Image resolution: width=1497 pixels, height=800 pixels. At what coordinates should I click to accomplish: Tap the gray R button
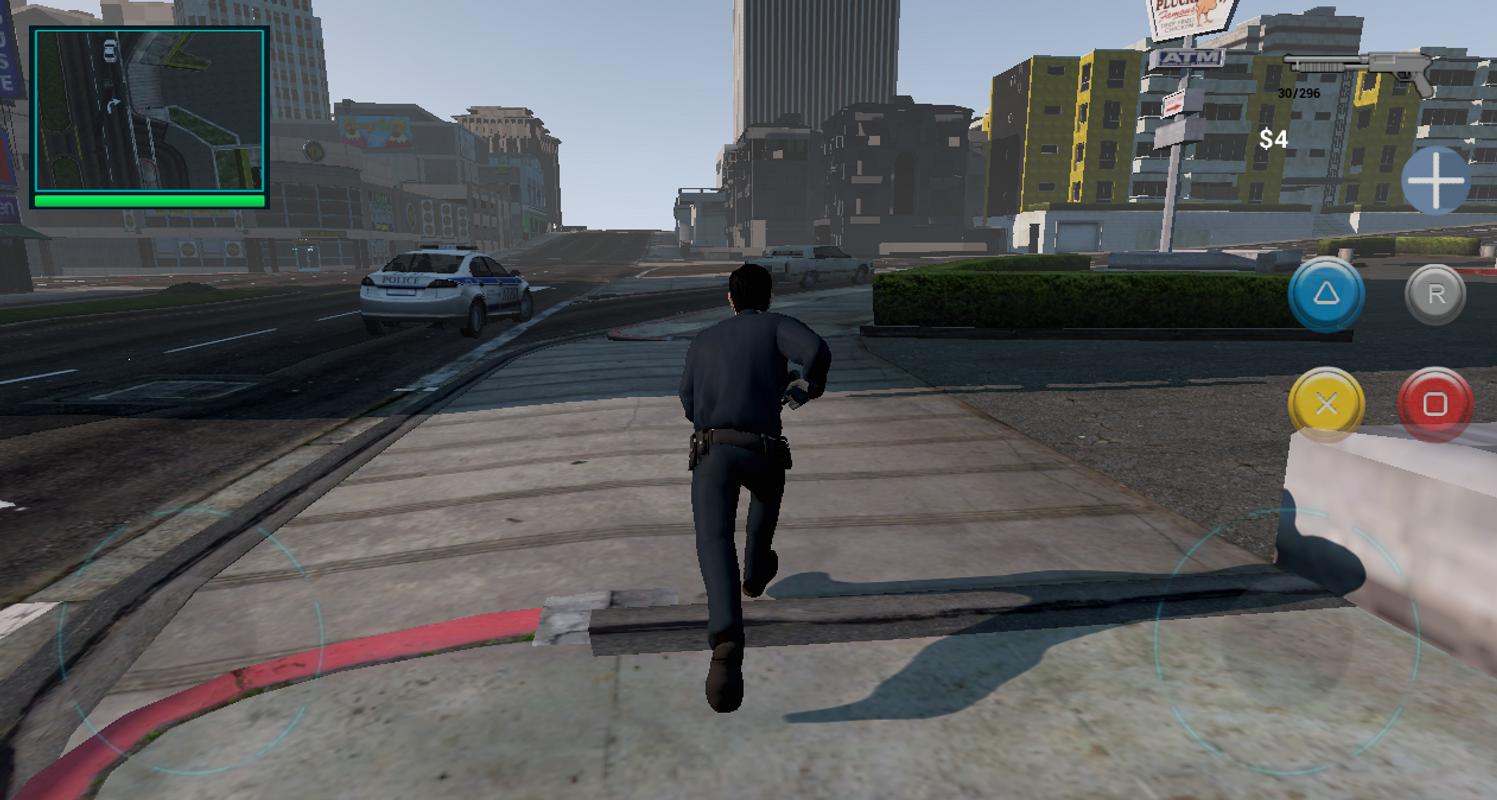pyautogui.click(x=1432, y=293)
